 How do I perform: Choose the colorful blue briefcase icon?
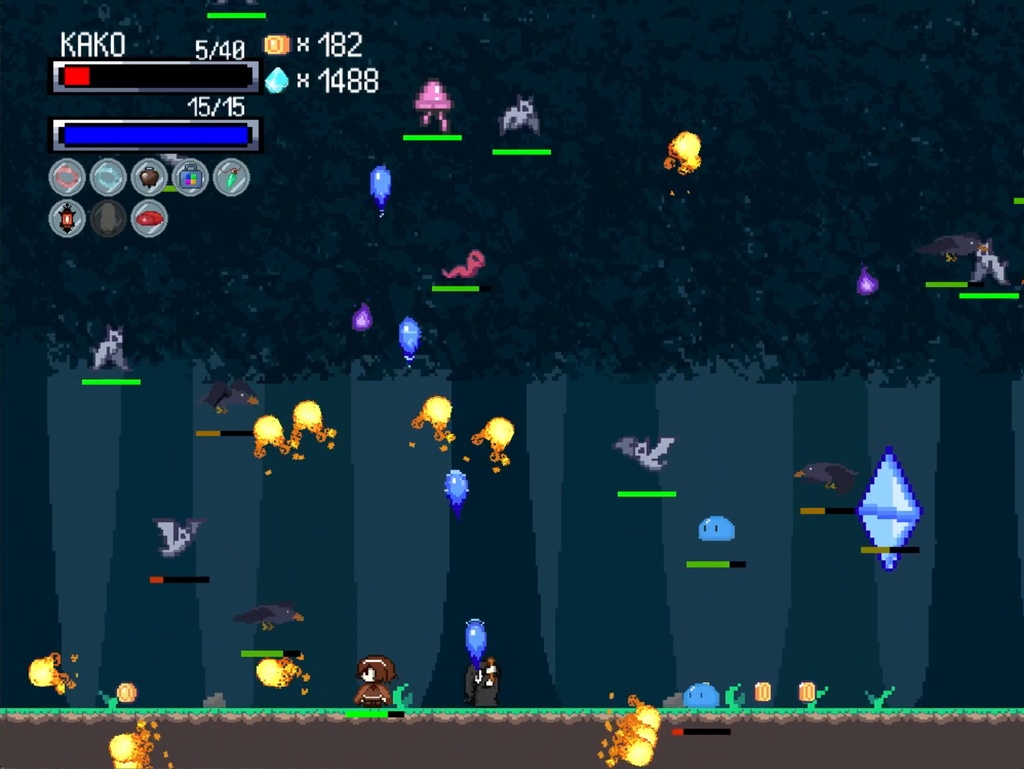click(190, 178)
